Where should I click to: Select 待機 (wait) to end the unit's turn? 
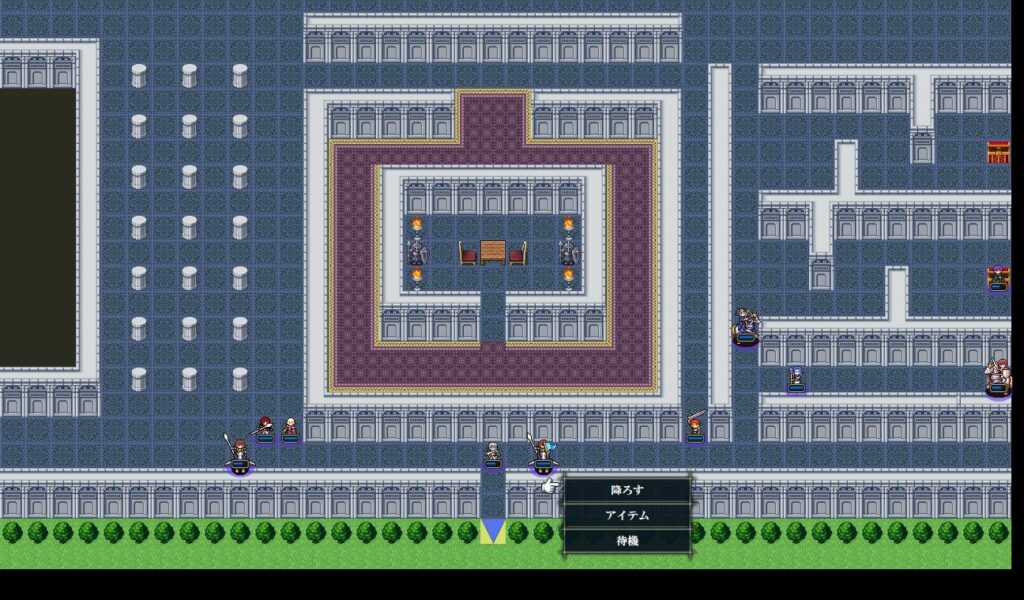[x=627, y=540]
